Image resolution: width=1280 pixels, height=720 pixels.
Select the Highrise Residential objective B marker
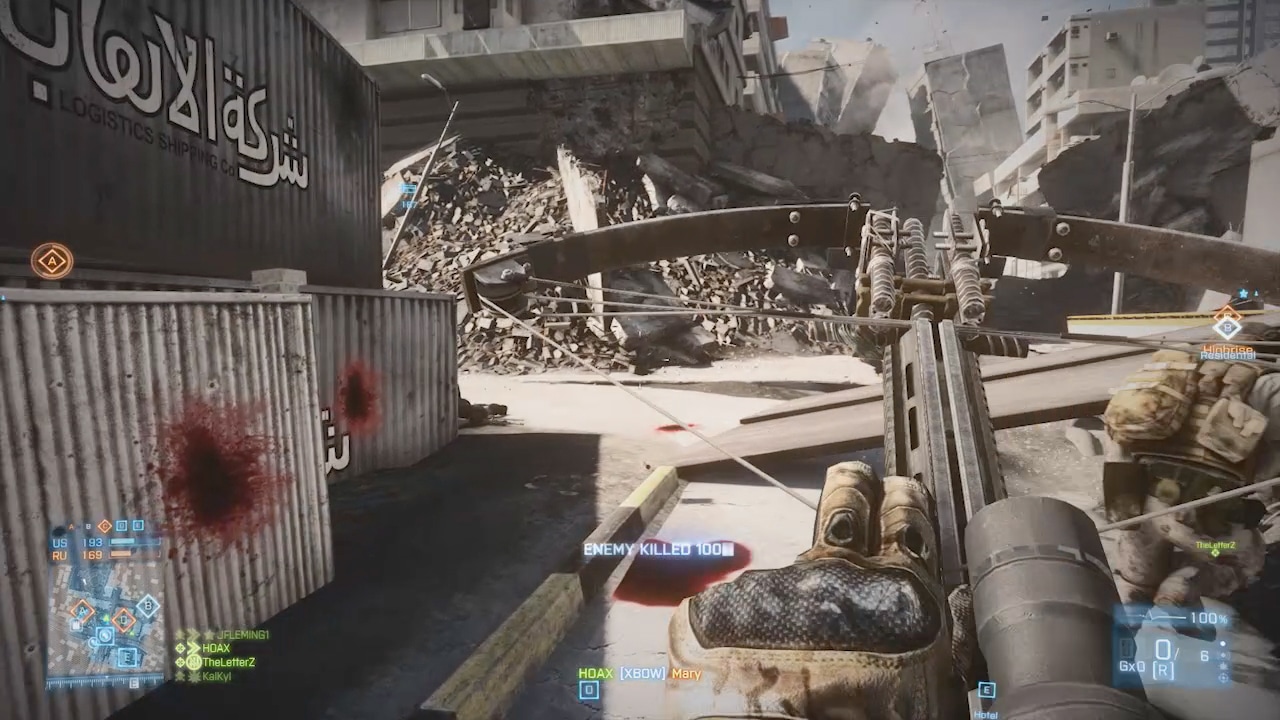pos(1227,323)
